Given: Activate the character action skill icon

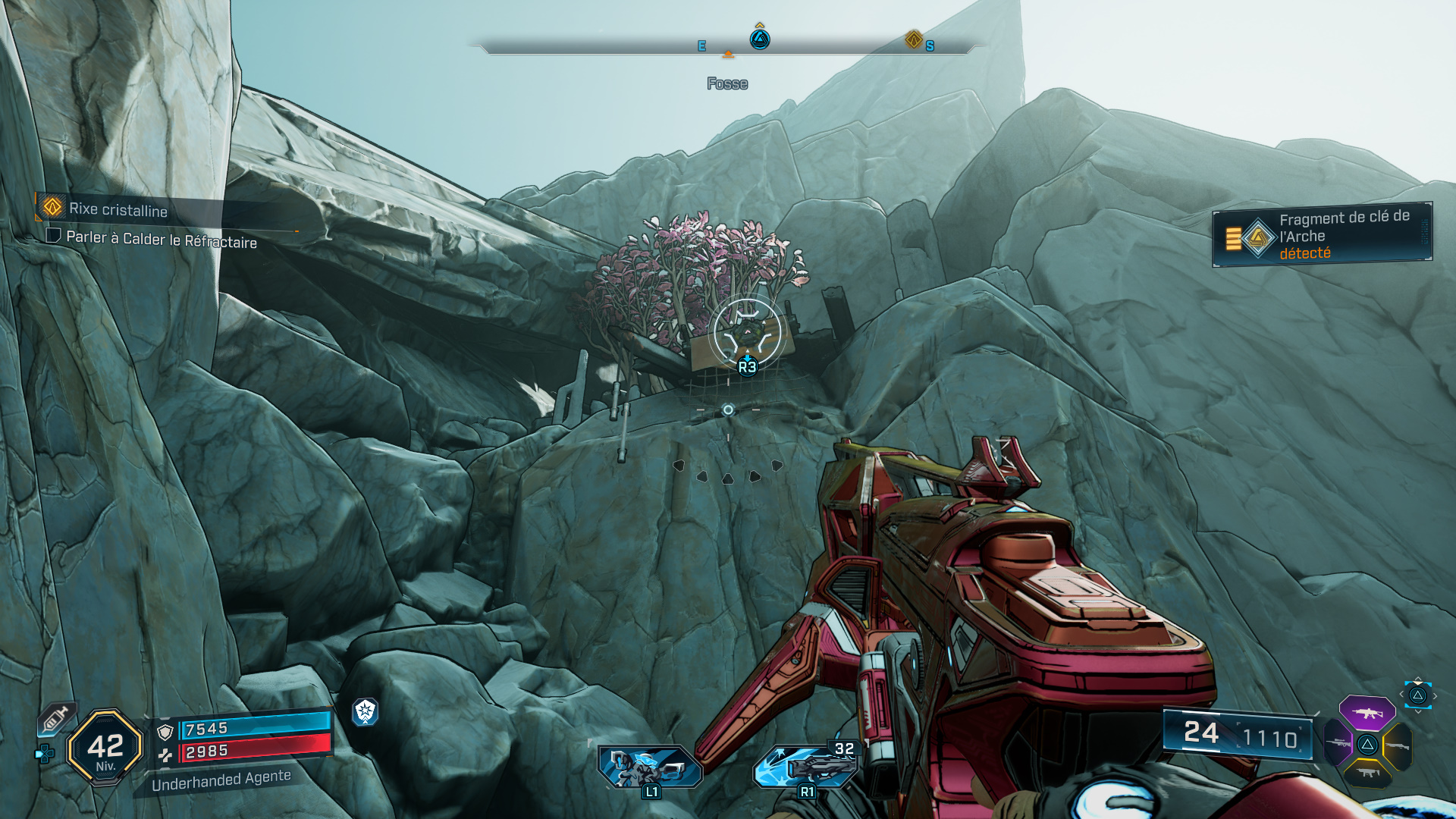Looking at the screenshot, I should click(x=649, y=767).
